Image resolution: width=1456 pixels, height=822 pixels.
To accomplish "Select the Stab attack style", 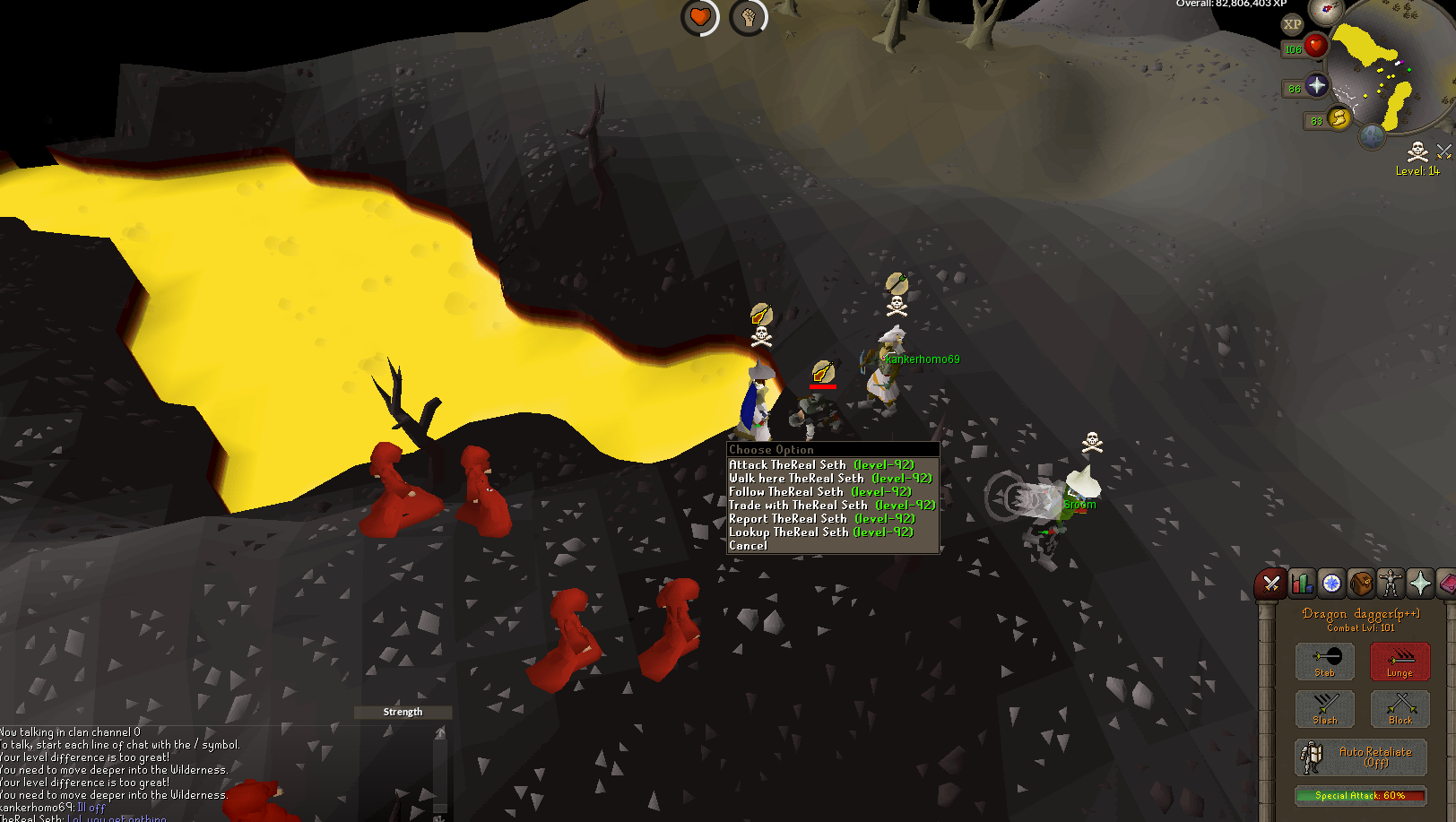I will point(1324,662).
